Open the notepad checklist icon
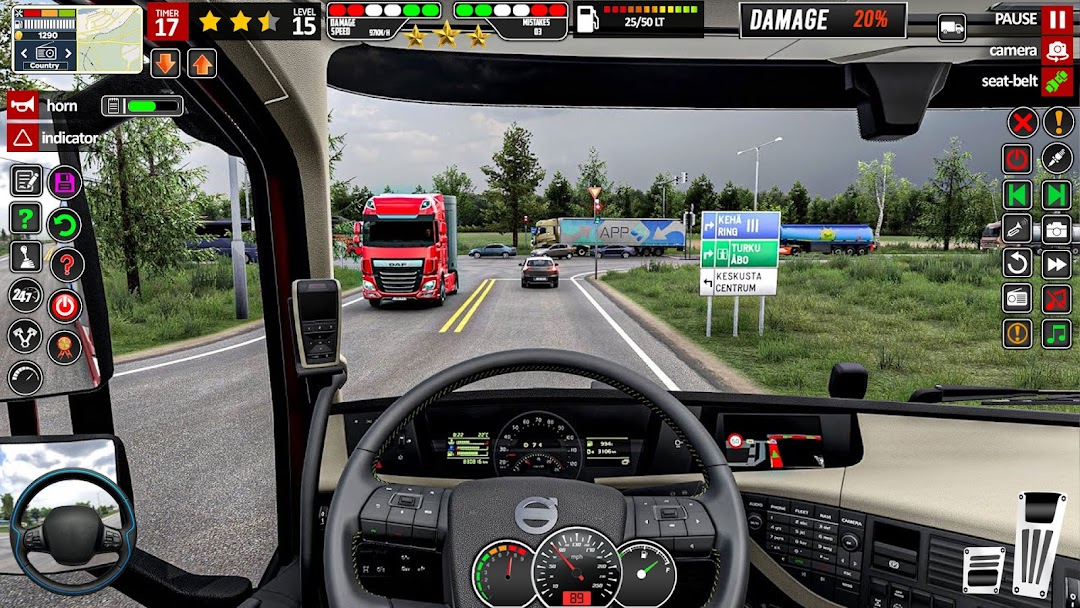 (x=25, y=181)
